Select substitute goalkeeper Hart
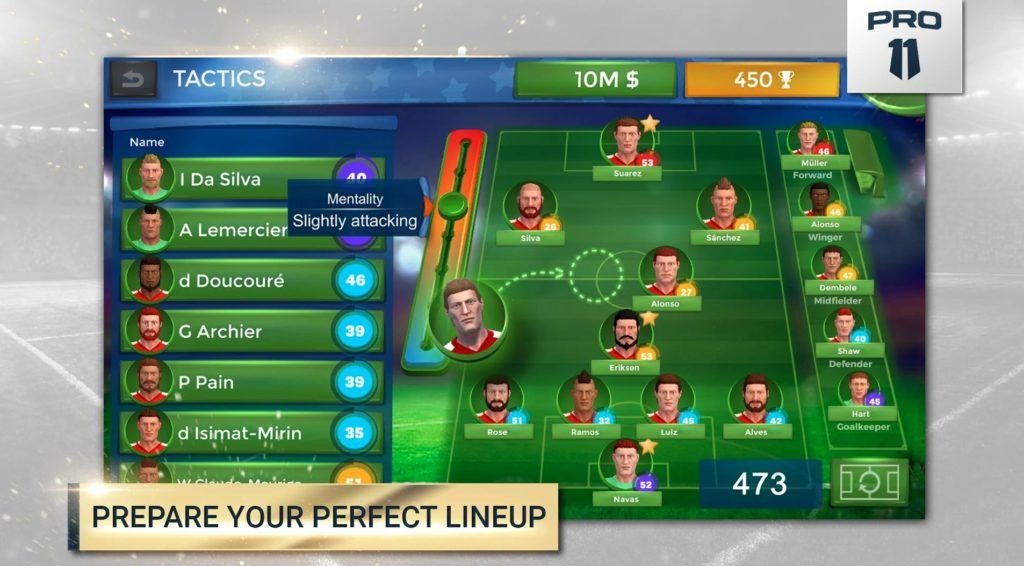This screenshot has width=1024, height=566. (x=860, y=392)
